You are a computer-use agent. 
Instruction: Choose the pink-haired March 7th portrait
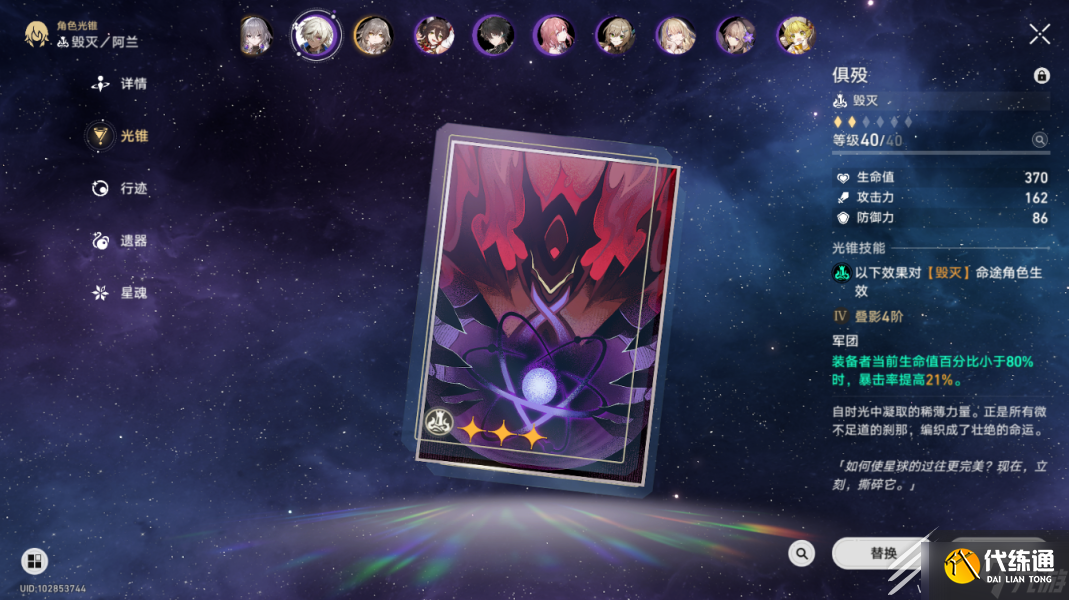(554, 35)
